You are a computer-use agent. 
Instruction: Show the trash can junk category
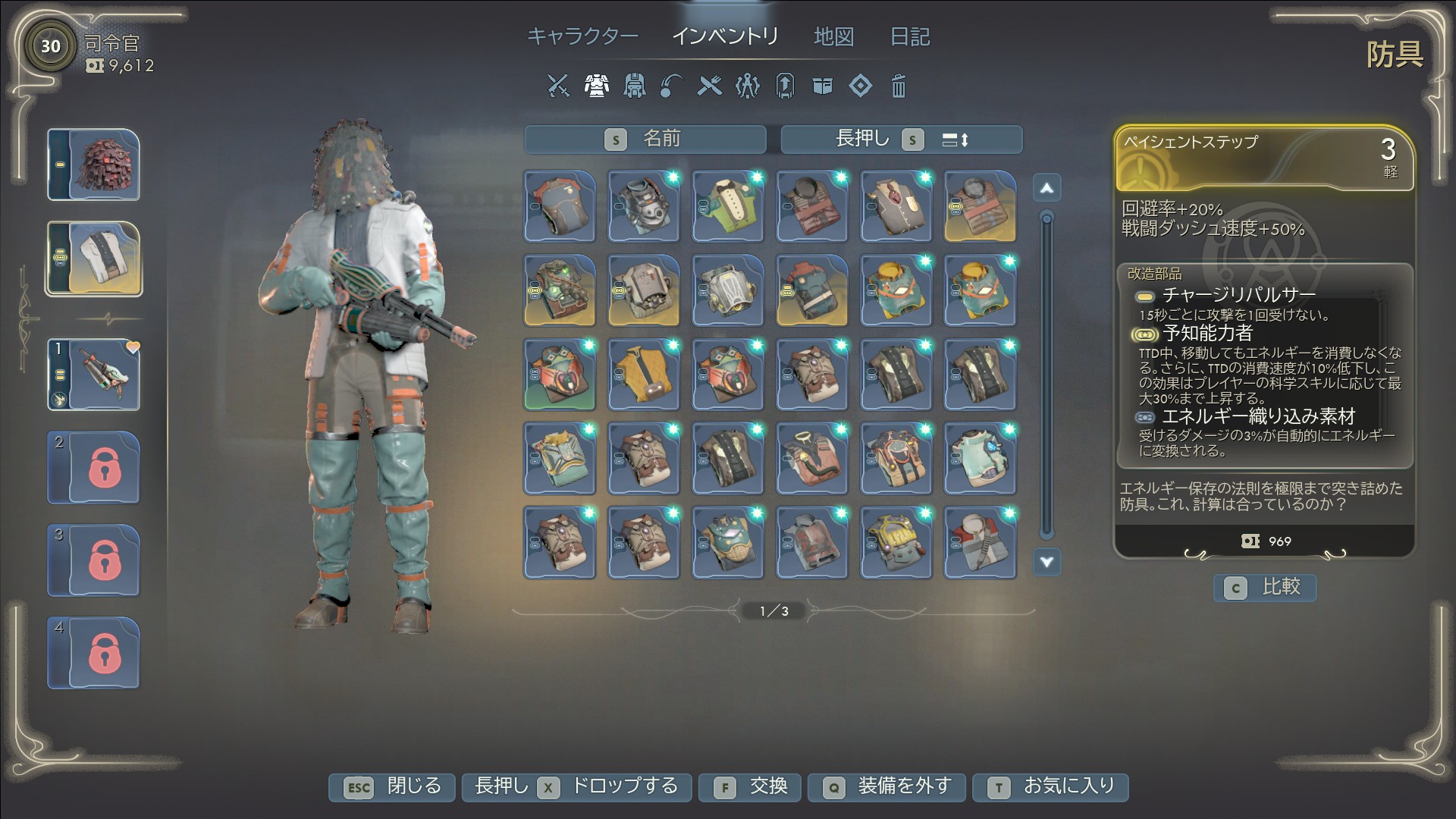tap(898, 86)
